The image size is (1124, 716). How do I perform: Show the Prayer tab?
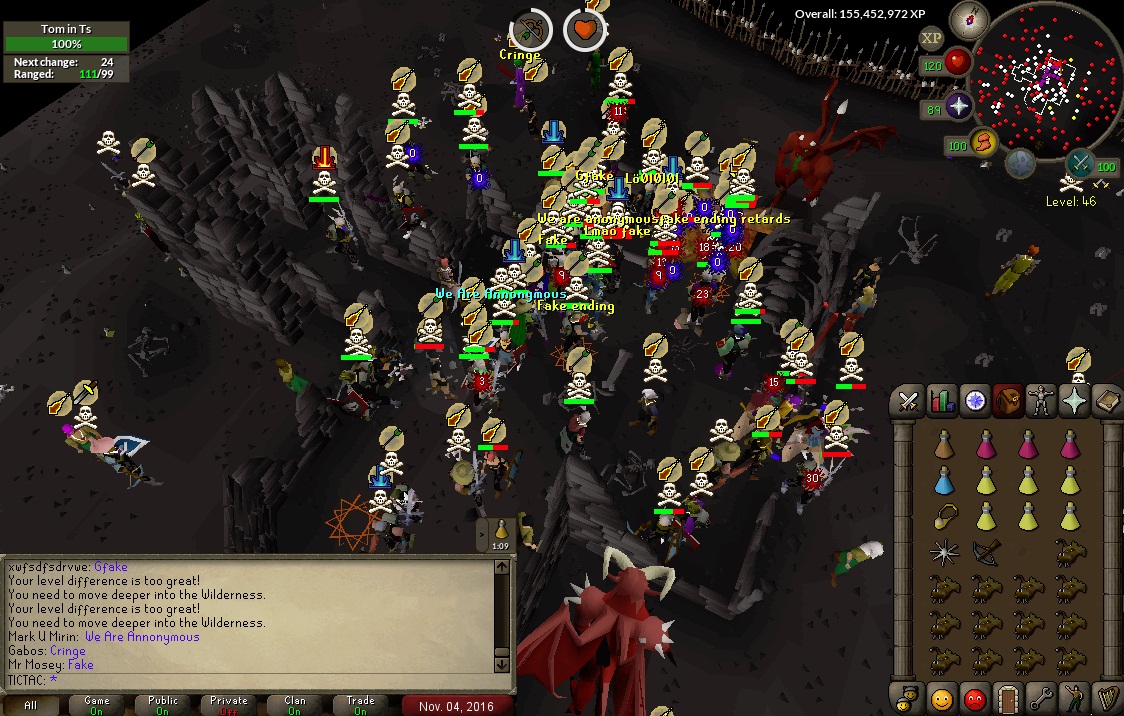tap(1075, 402)
